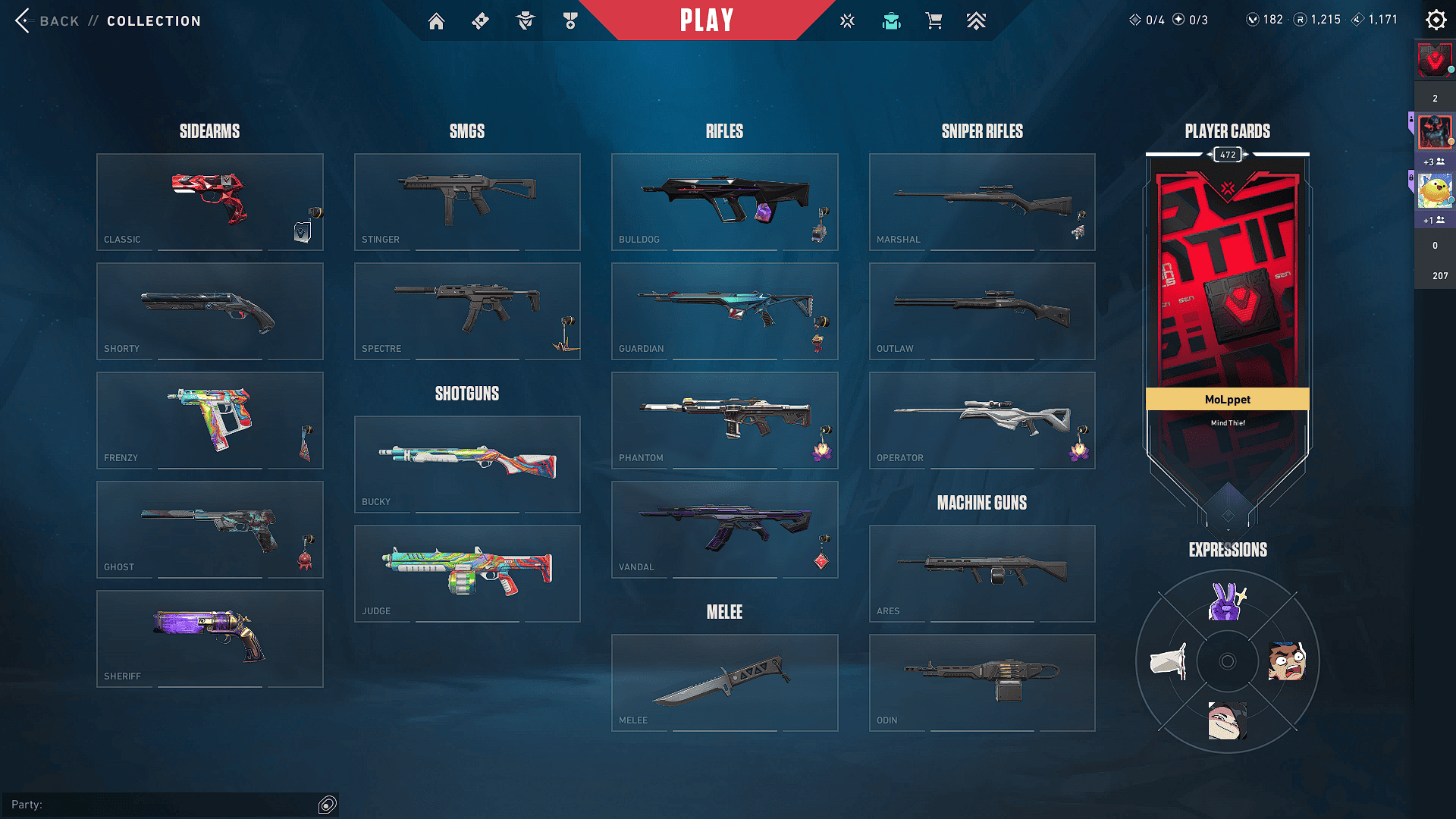The width and height of the screenshot is (1456, 819).
Task: Open the Operator sniper slot
Action: tap(982, 420)
